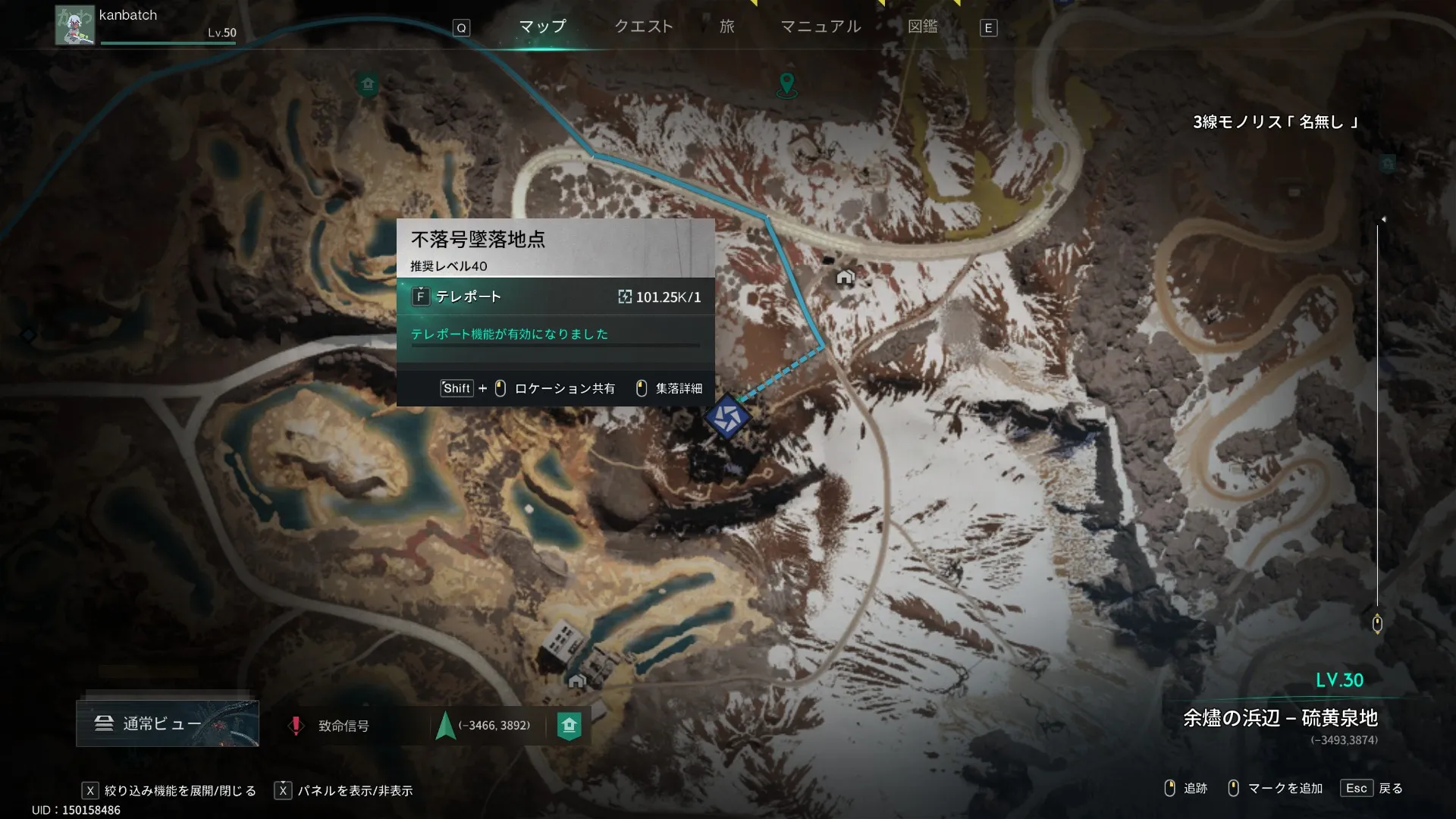
Task: Select the white house marker near road
Action: pyautogui.click(x=845, y=277)
